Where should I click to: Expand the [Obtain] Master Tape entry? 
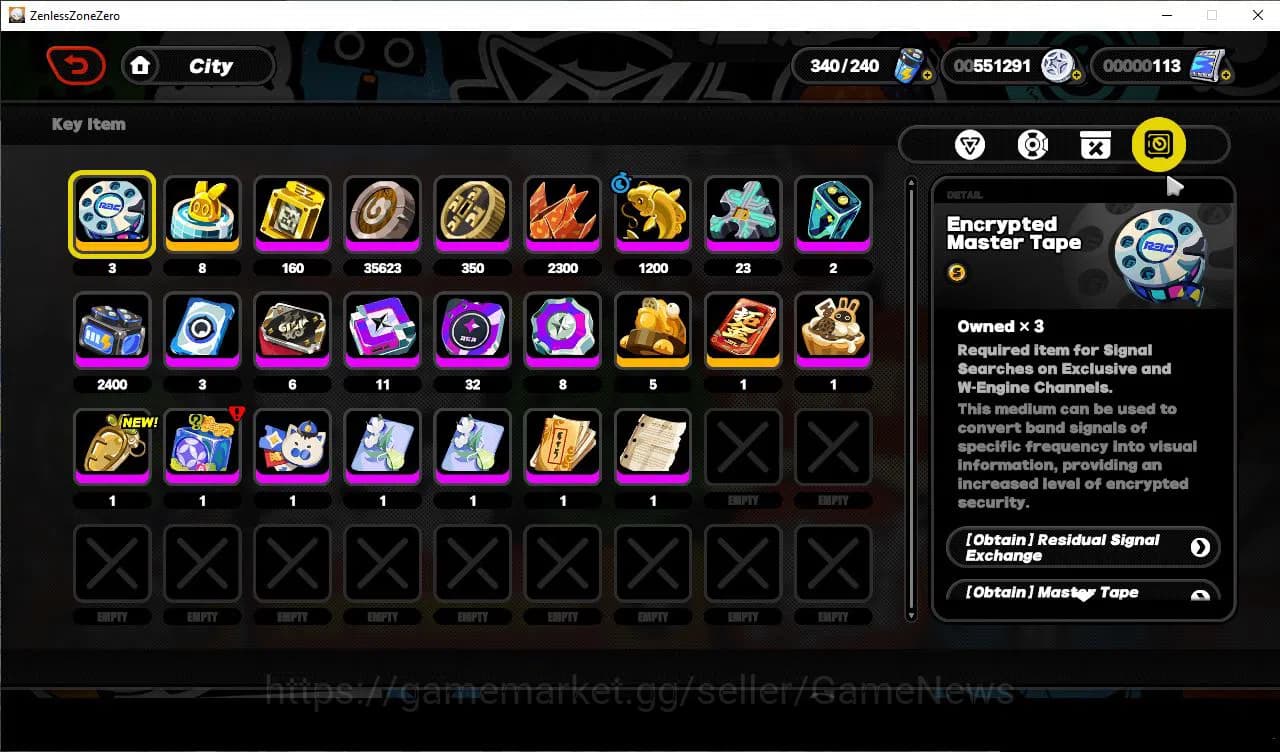pyautogui.click(x=1083, y=592)
